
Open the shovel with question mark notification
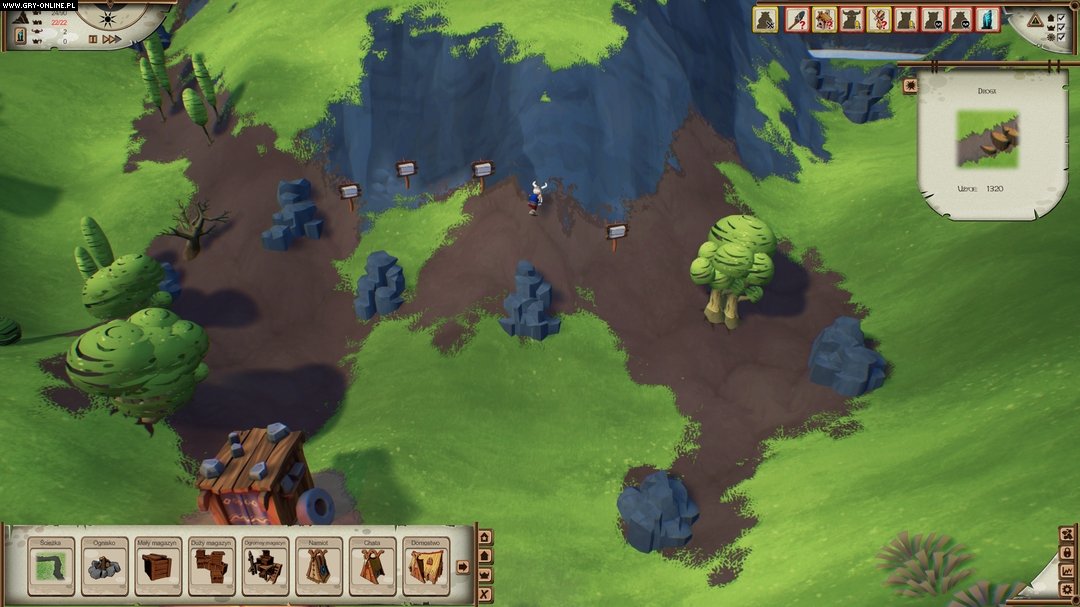(797, 19)
